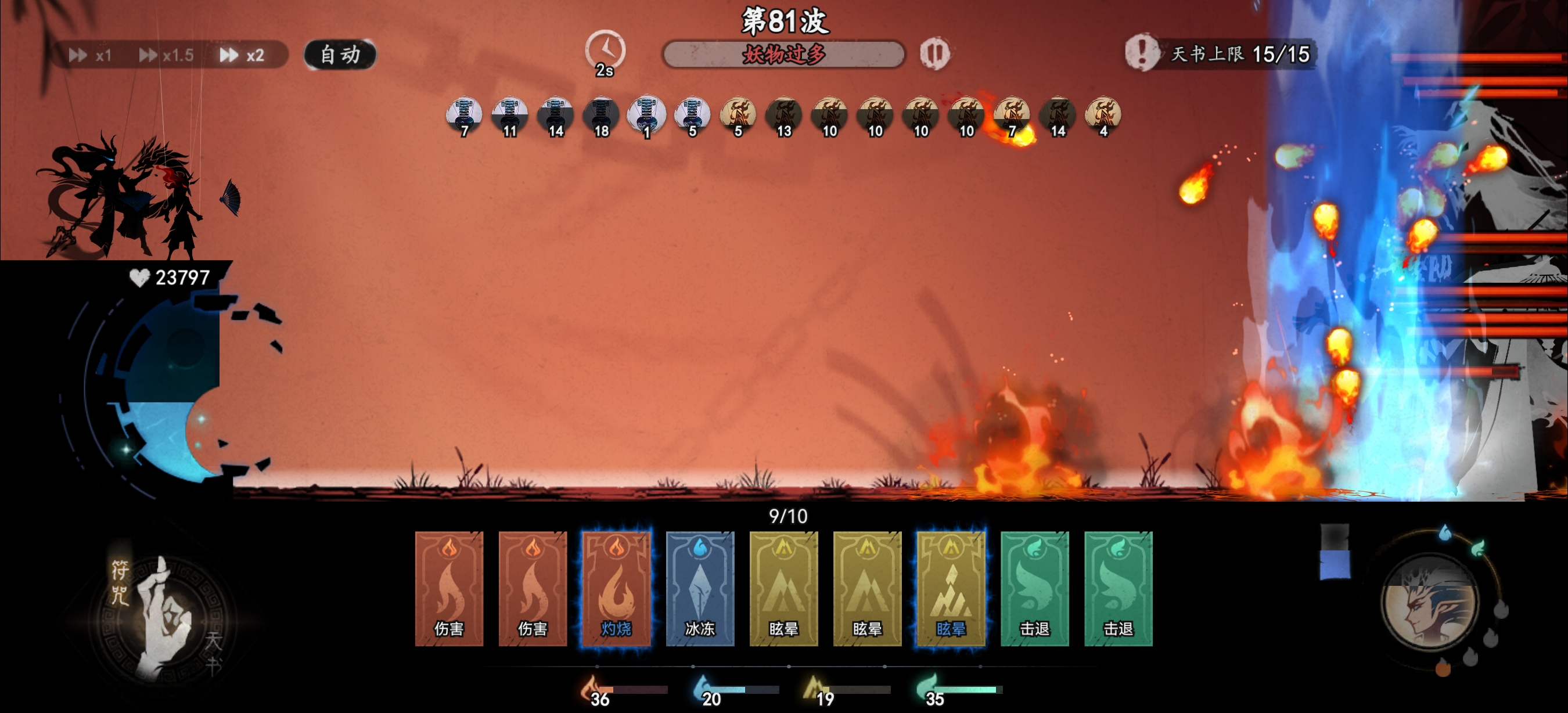Click the clock icon showing 2s countdown
Viewport: 1568px width, 713px height.
(605, 51)
